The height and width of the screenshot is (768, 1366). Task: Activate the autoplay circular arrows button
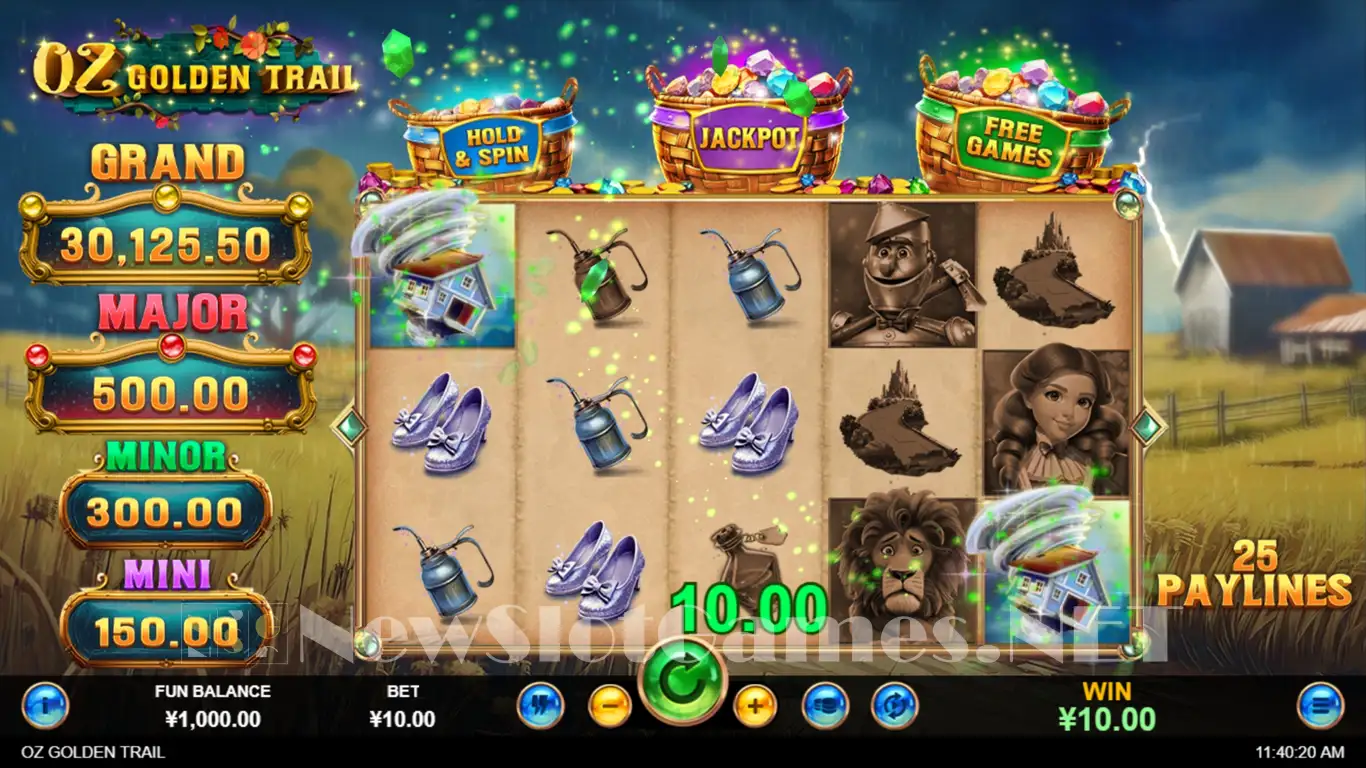click(894, 706)
